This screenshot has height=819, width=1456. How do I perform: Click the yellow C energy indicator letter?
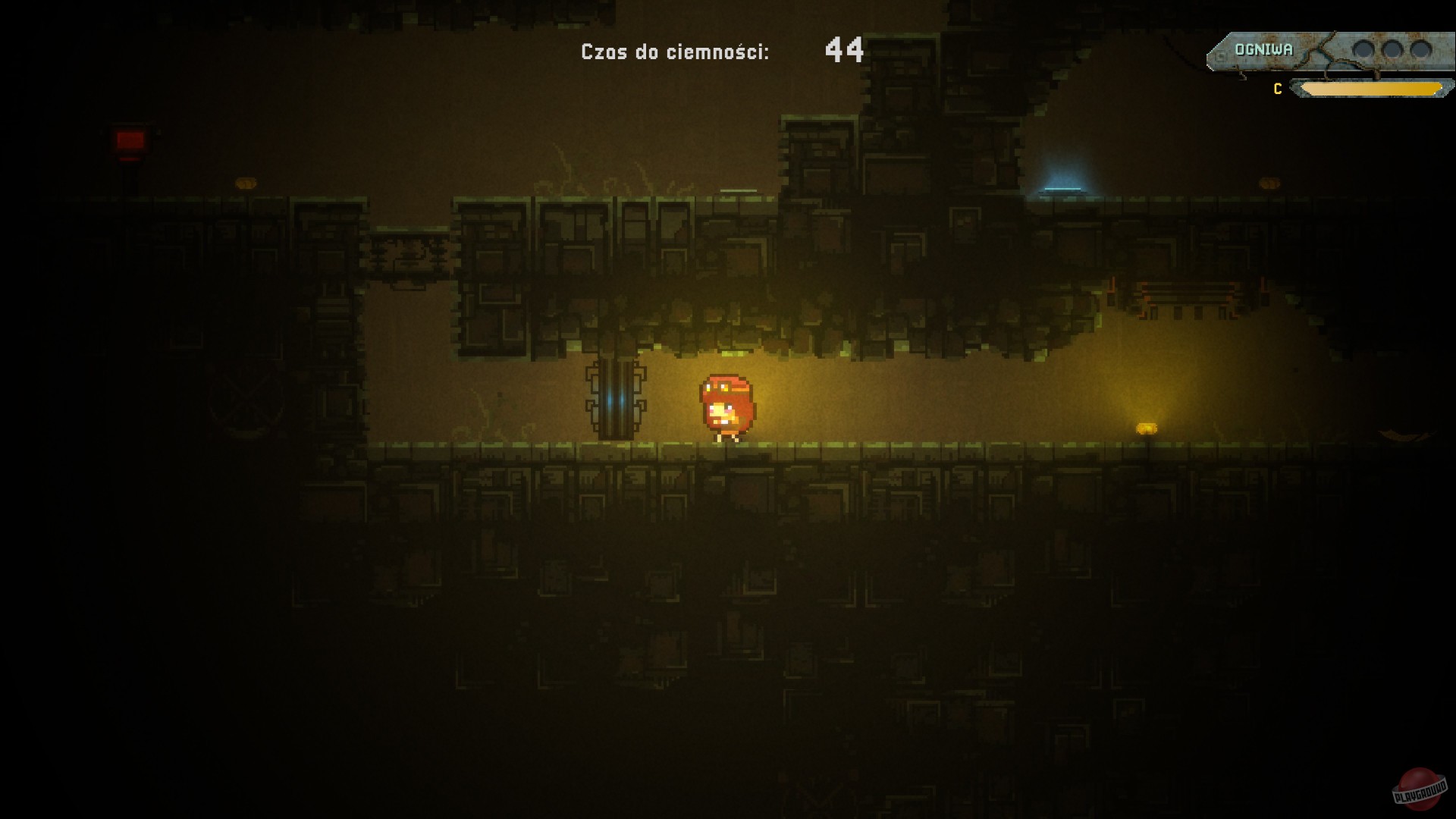click(1277, 88)
